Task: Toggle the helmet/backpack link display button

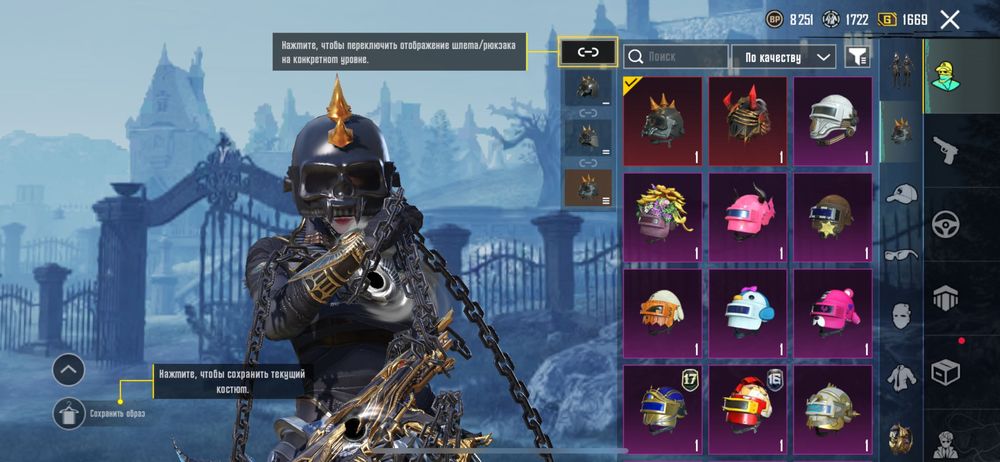Action: pyautogui.click(x=588, y=52)
